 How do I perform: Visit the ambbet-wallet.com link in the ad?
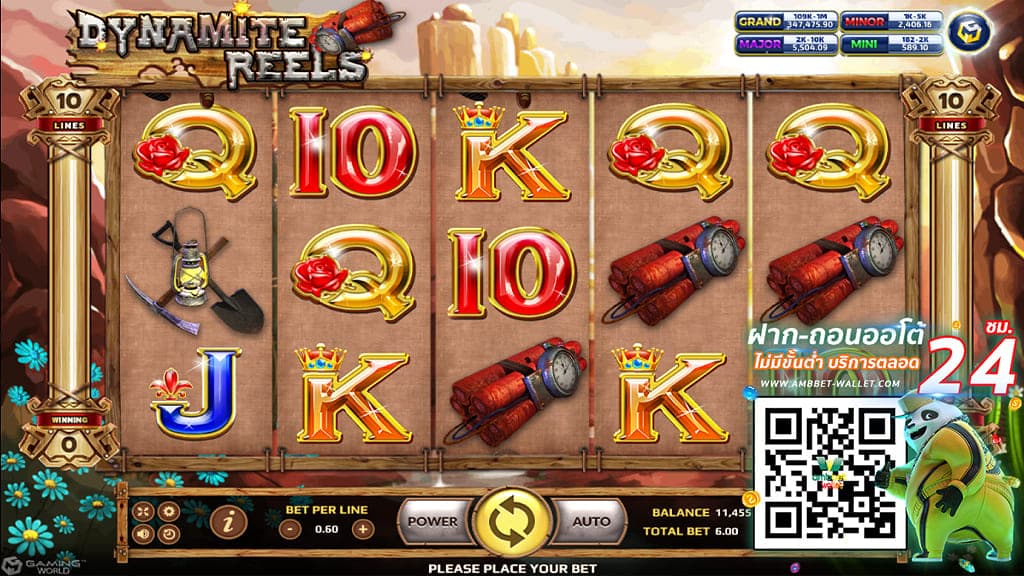pos(829,383)
